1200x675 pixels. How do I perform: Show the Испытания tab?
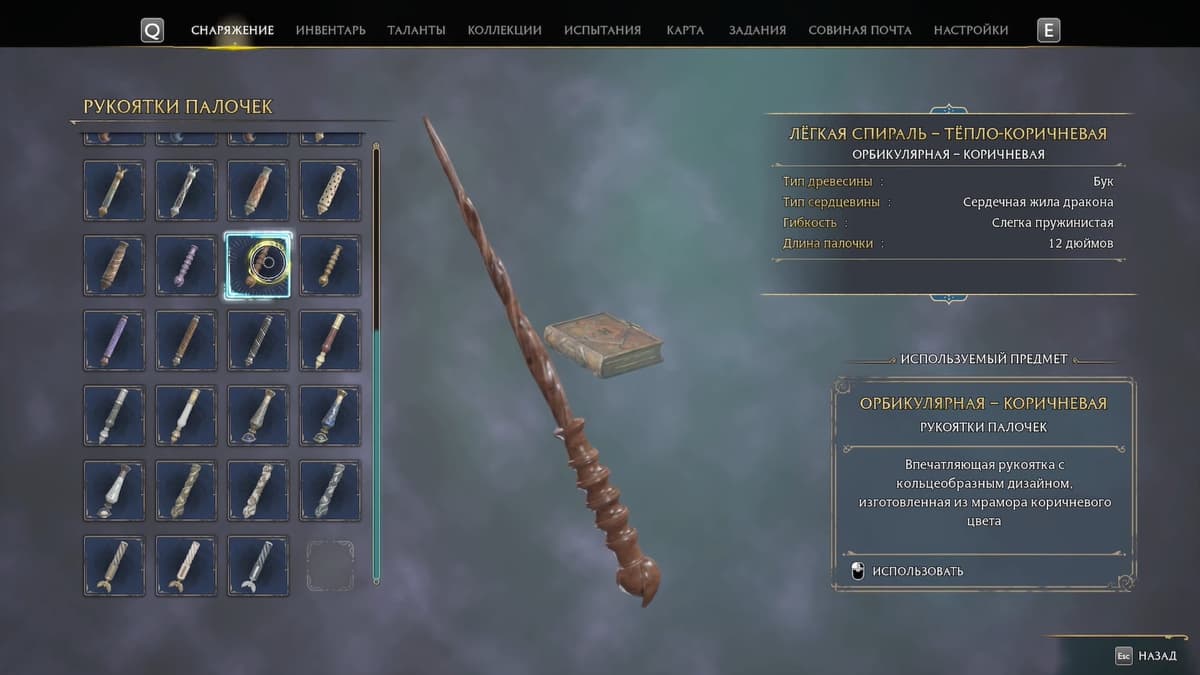tap(602, 30)
